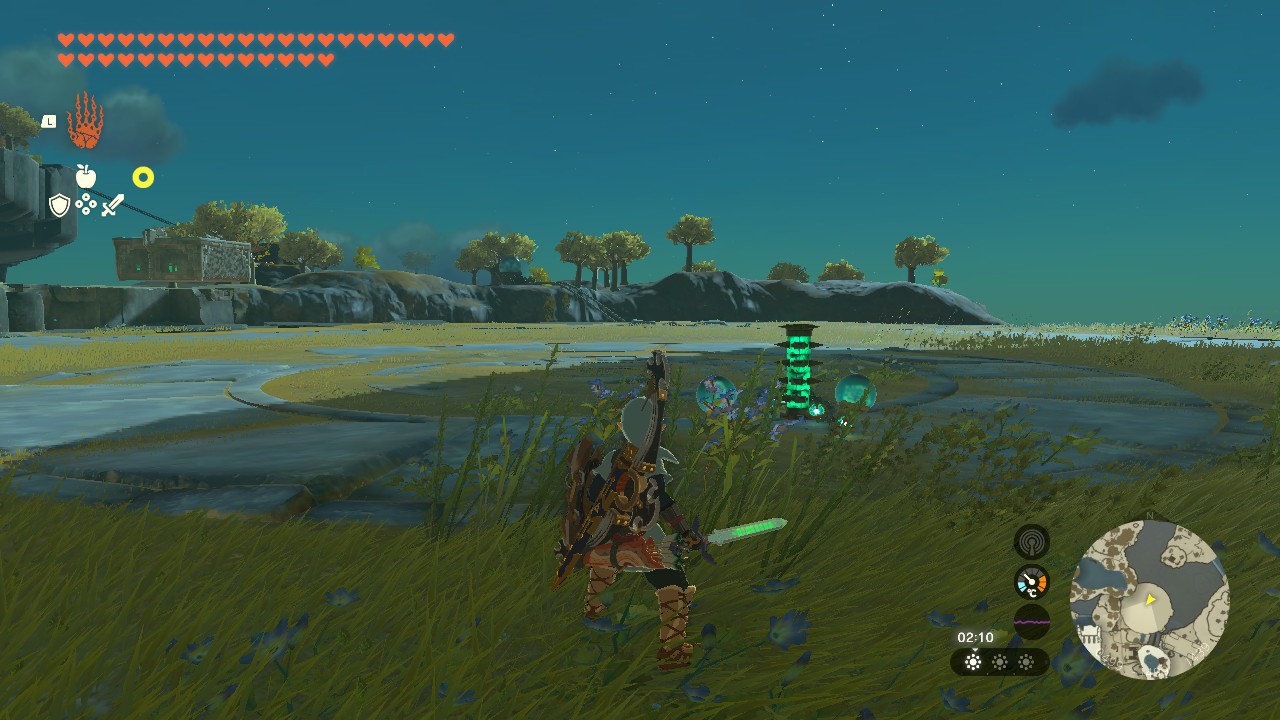
Task: Select the apple quick-item icon
Action: pyautogui.click(x=86, y=177)
